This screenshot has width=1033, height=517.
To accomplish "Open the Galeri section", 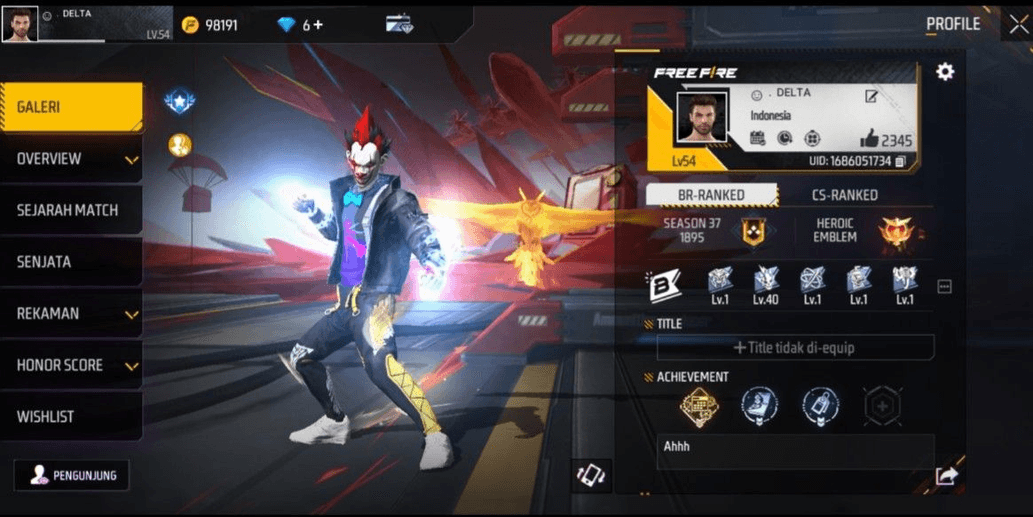I will (70, 107).
